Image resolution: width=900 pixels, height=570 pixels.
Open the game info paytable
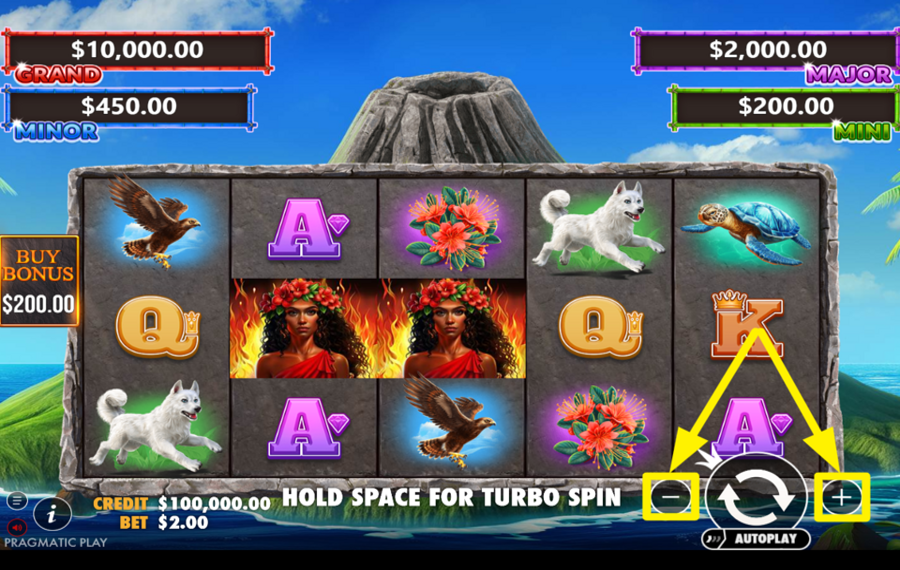point(52,514)
